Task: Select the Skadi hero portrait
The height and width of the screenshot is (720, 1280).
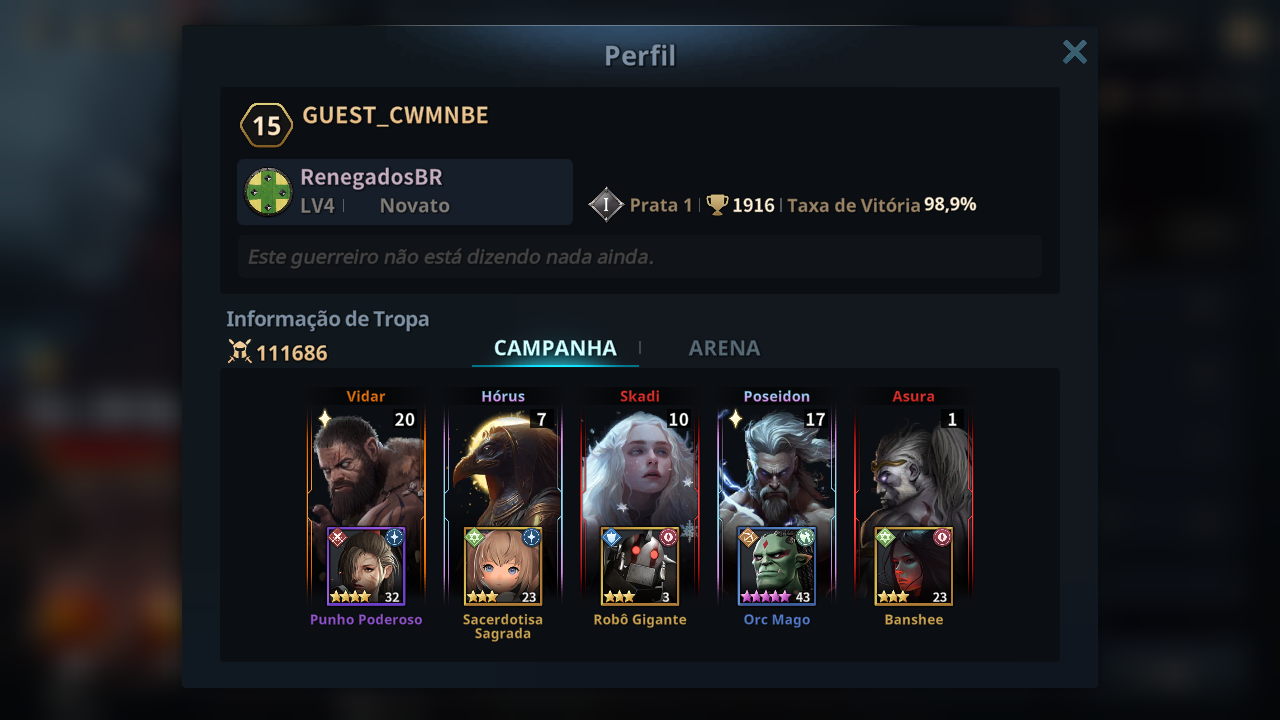Action: pyautogui.click(x=639, y=460)
